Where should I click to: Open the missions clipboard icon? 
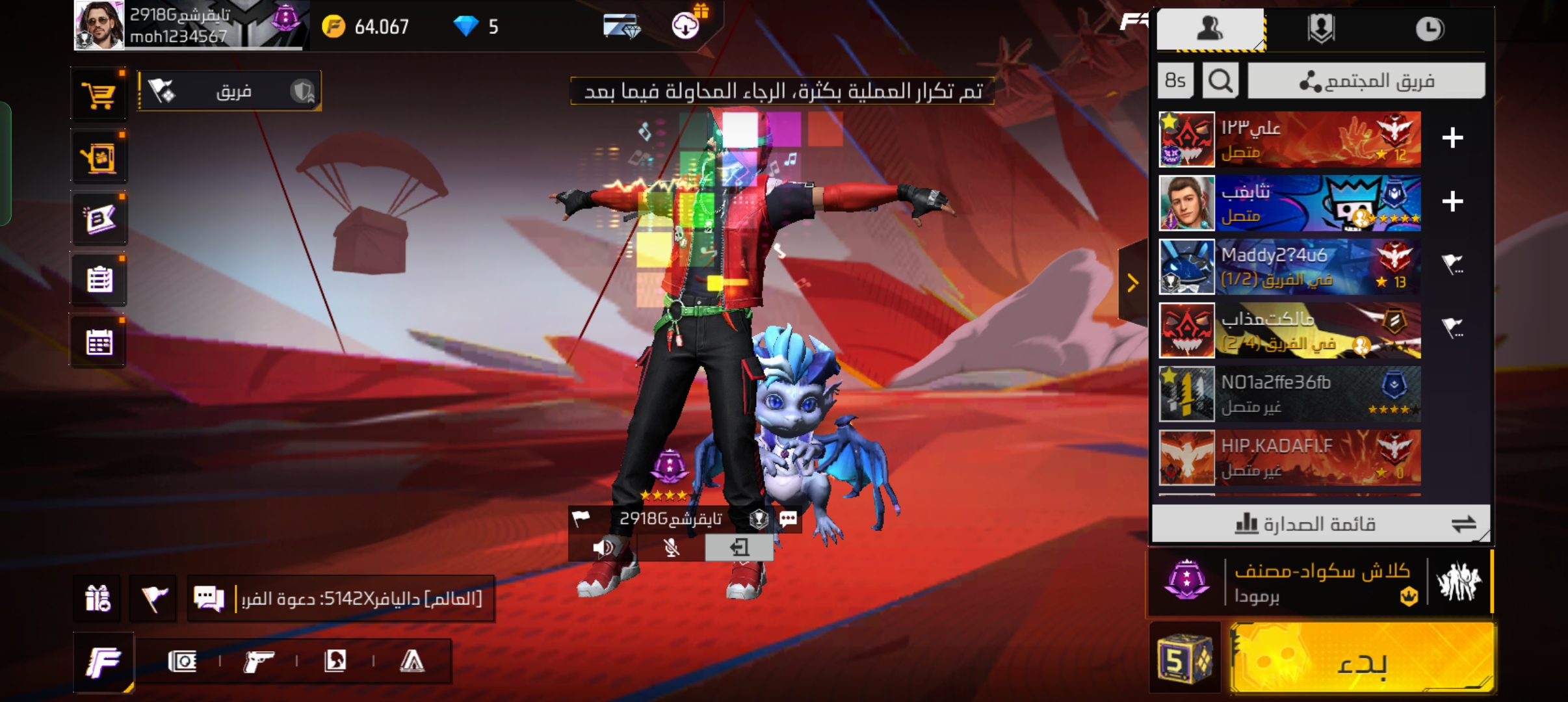[99, 280]
